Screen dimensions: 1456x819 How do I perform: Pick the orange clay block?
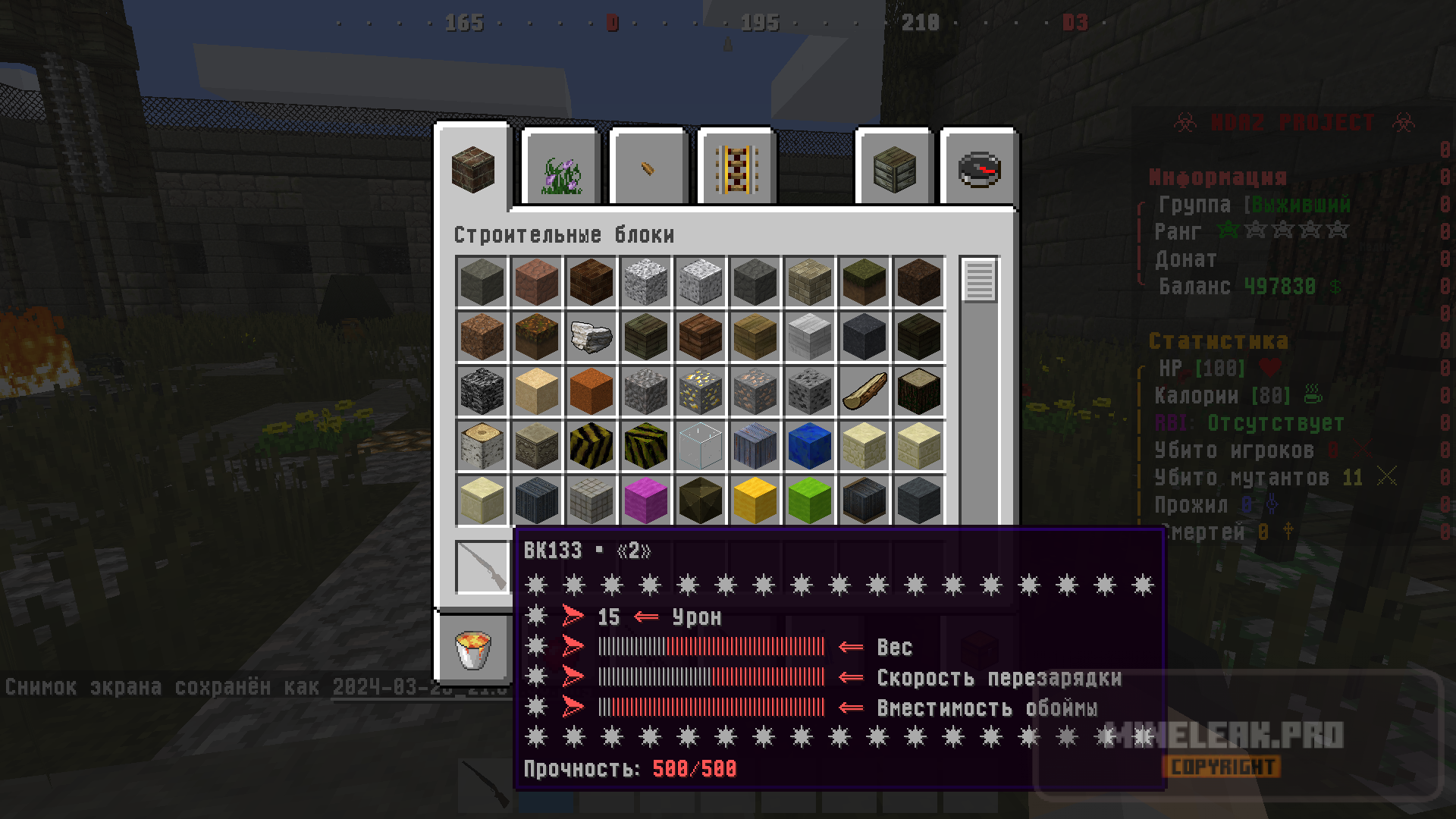(591, 391)
